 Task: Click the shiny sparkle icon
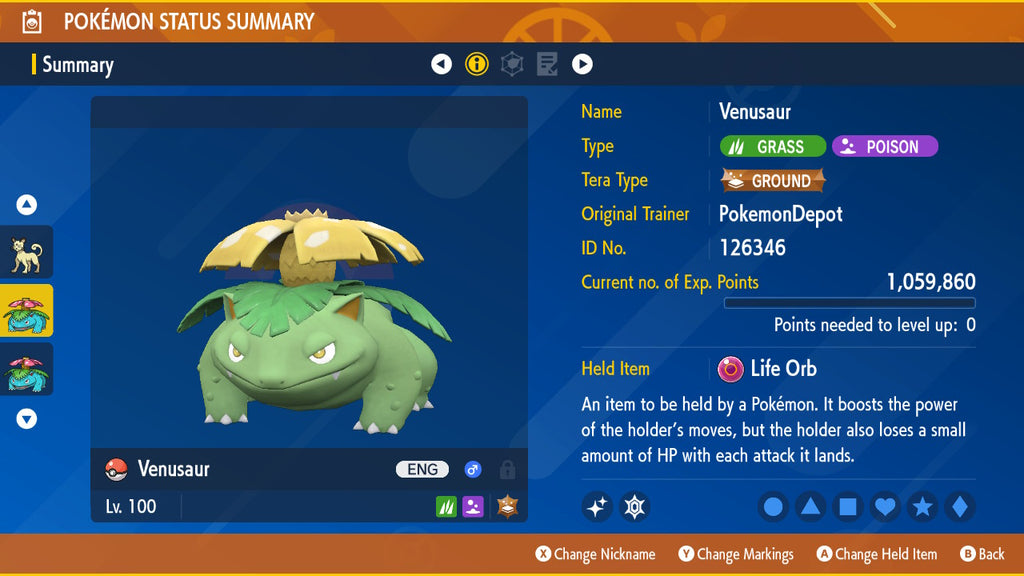click(x=597, y=507)
